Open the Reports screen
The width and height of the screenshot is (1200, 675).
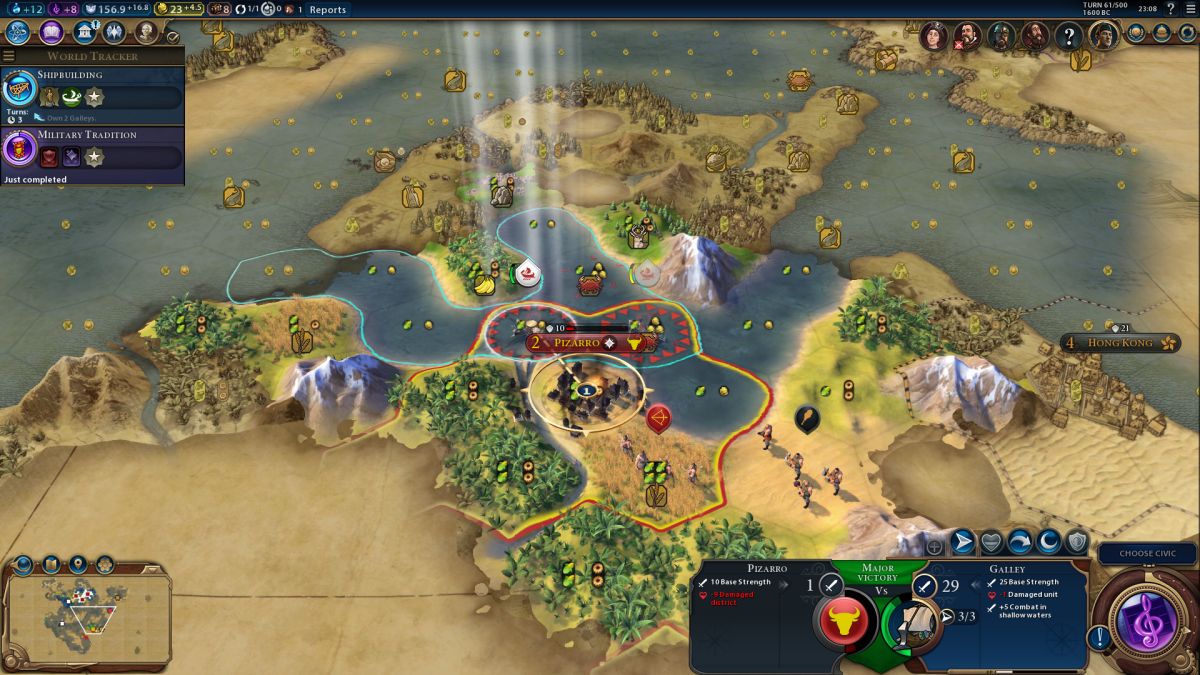tap(327, 10)
